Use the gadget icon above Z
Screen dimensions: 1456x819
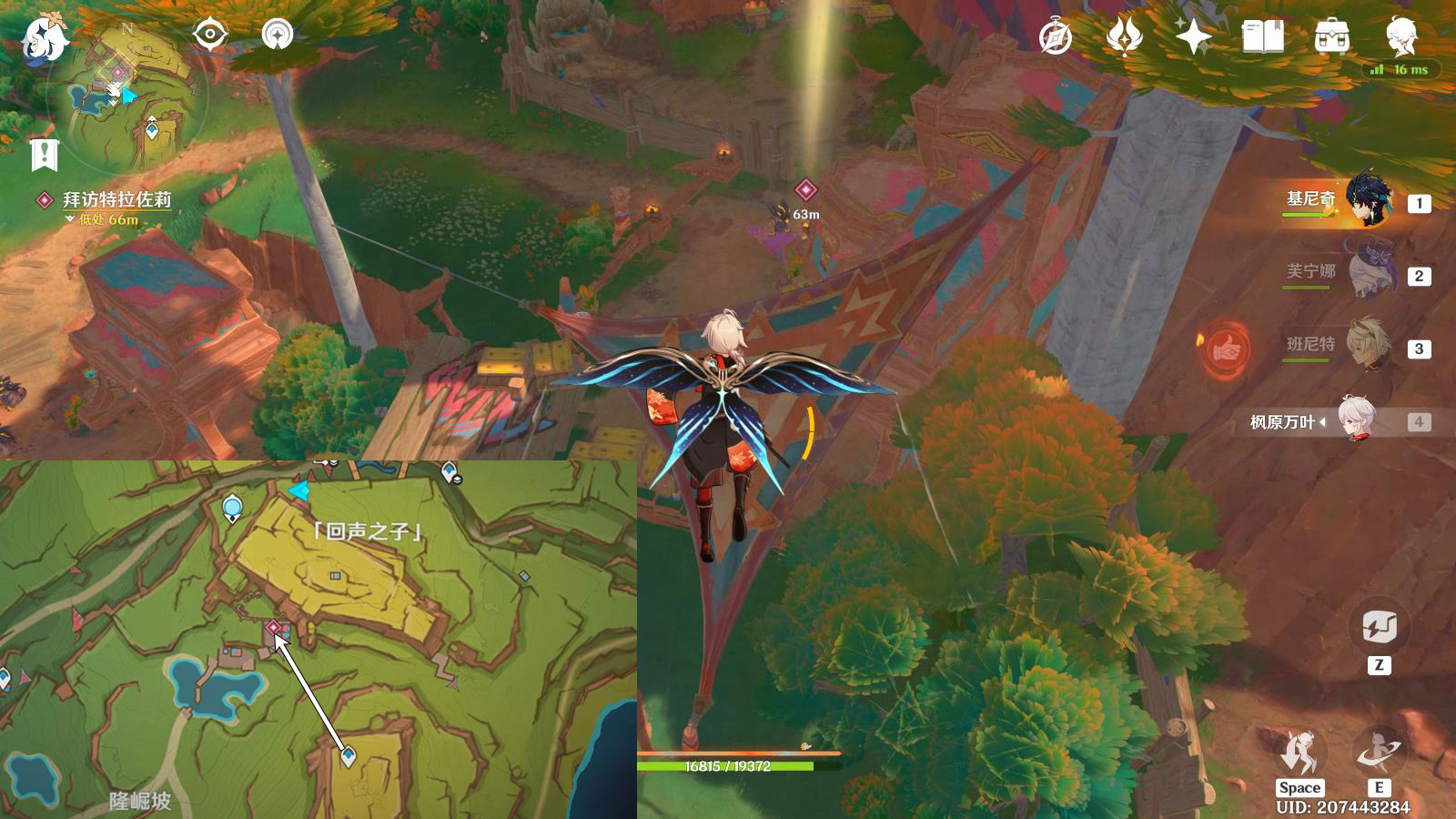[1379, 628]
